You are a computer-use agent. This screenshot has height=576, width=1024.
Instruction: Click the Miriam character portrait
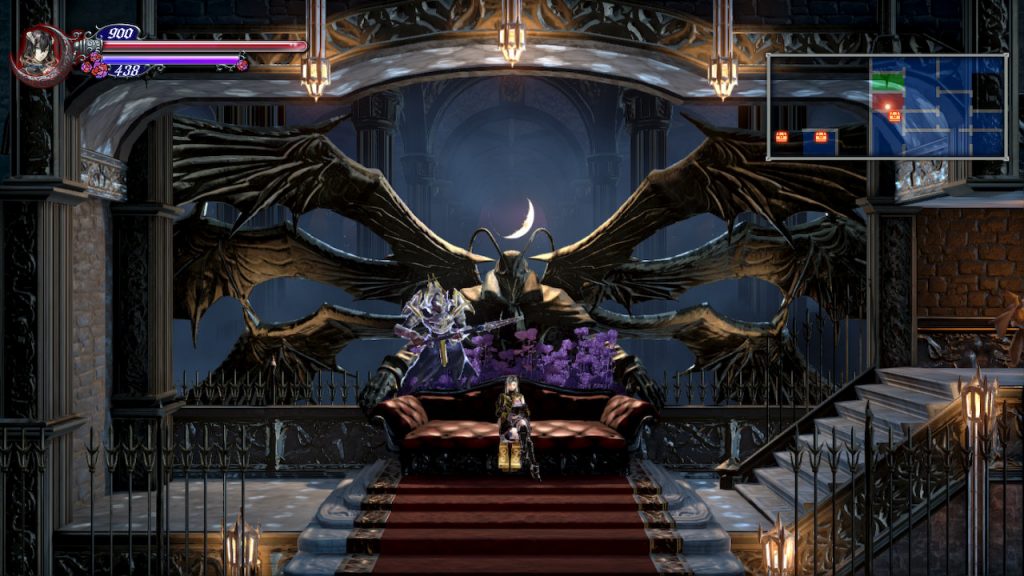(x=39, y=54)
